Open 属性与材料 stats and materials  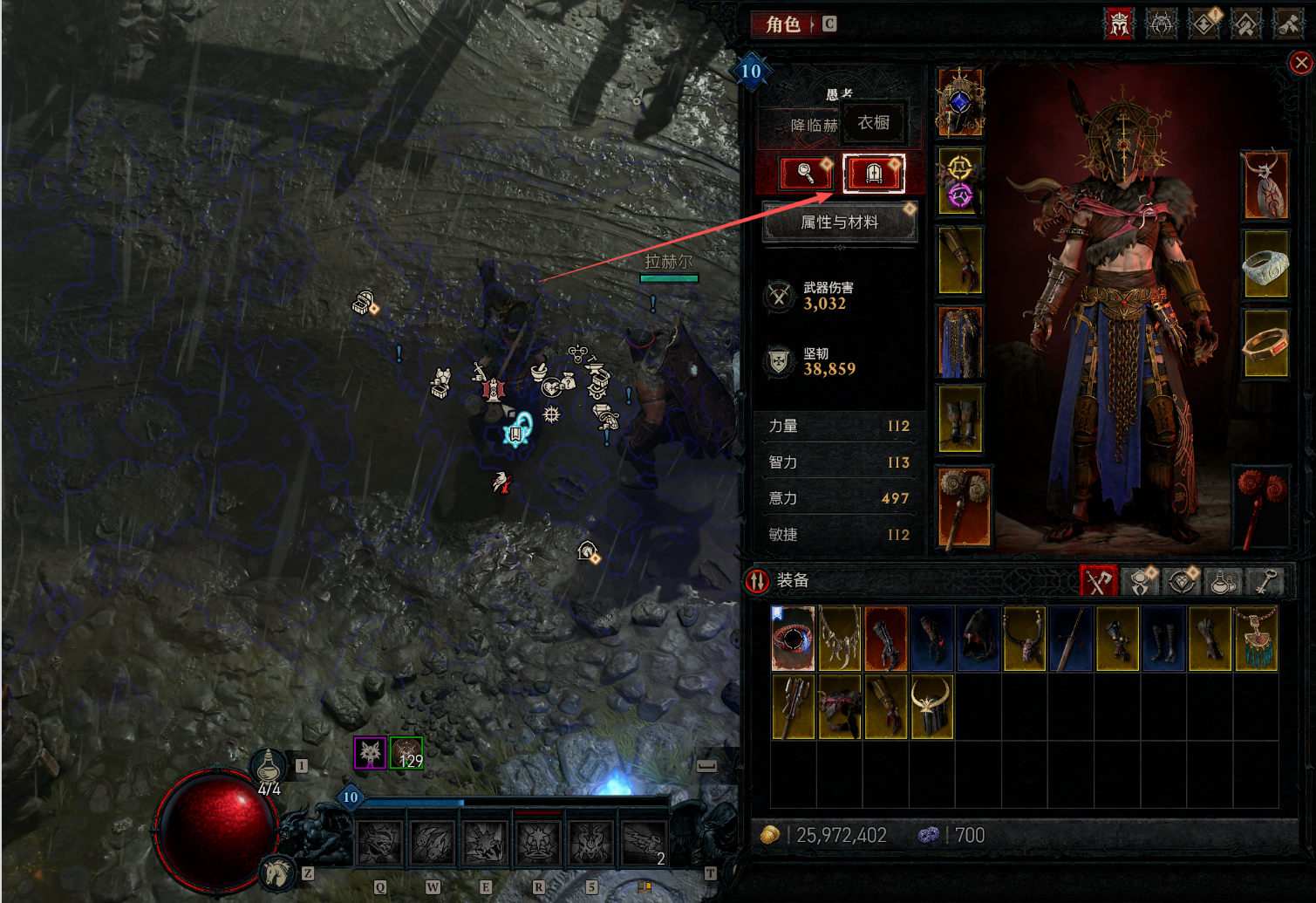click(x=839, y=222)
